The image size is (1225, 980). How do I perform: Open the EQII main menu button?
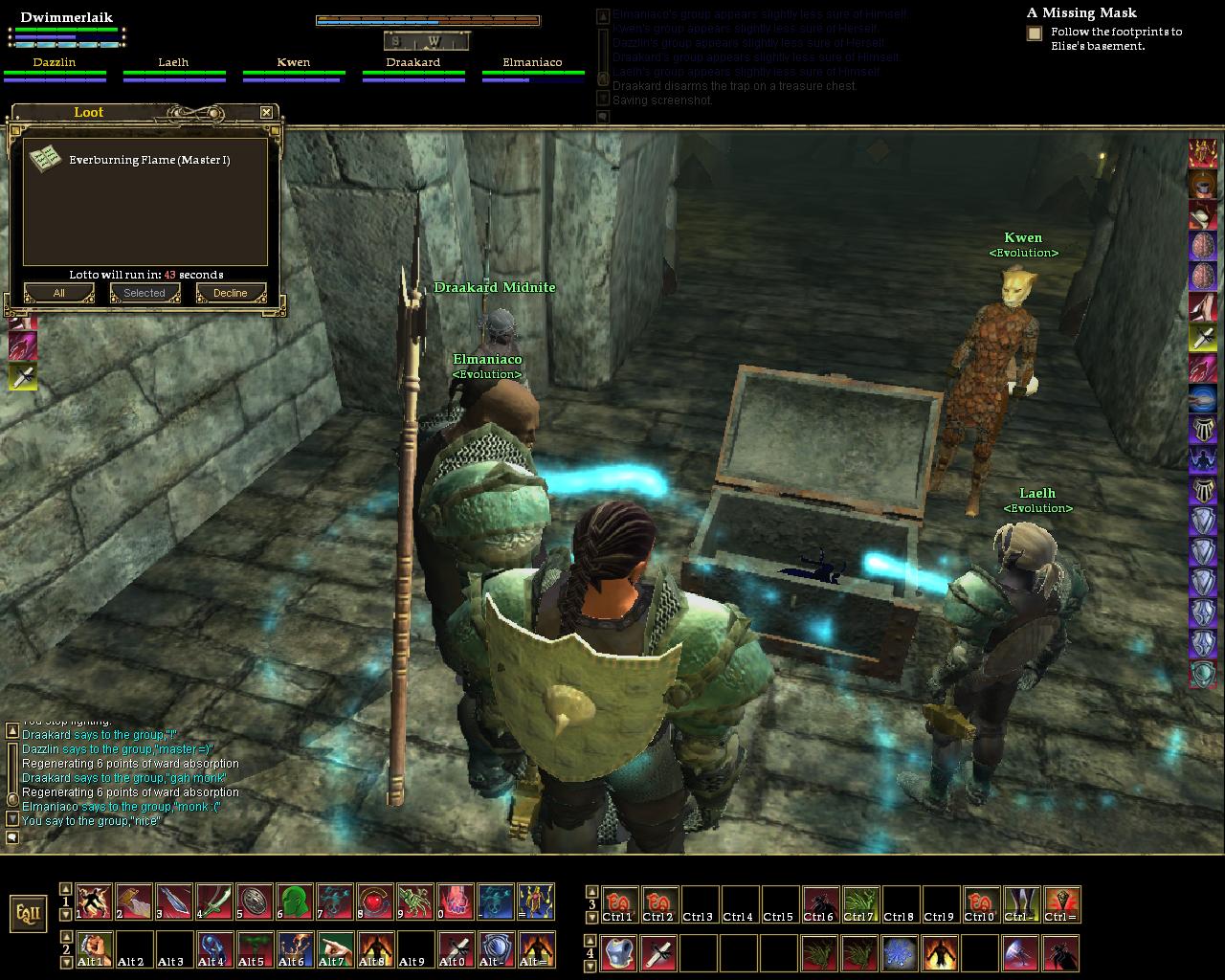[x=29, y=913]
